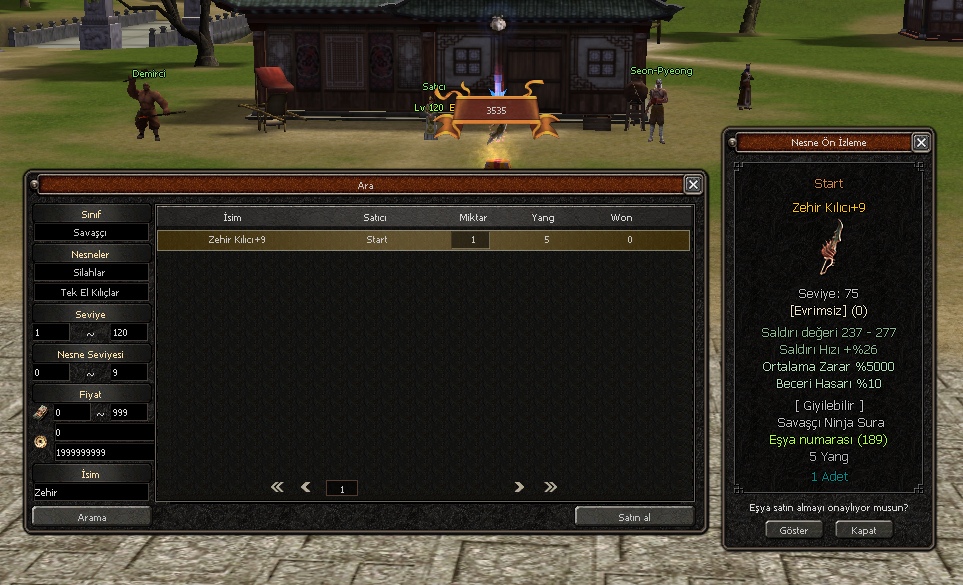Click Kapat to dismiss the purchase prompt
The image size is (963, 585).
pyautogui.click(x=863, y=530)
